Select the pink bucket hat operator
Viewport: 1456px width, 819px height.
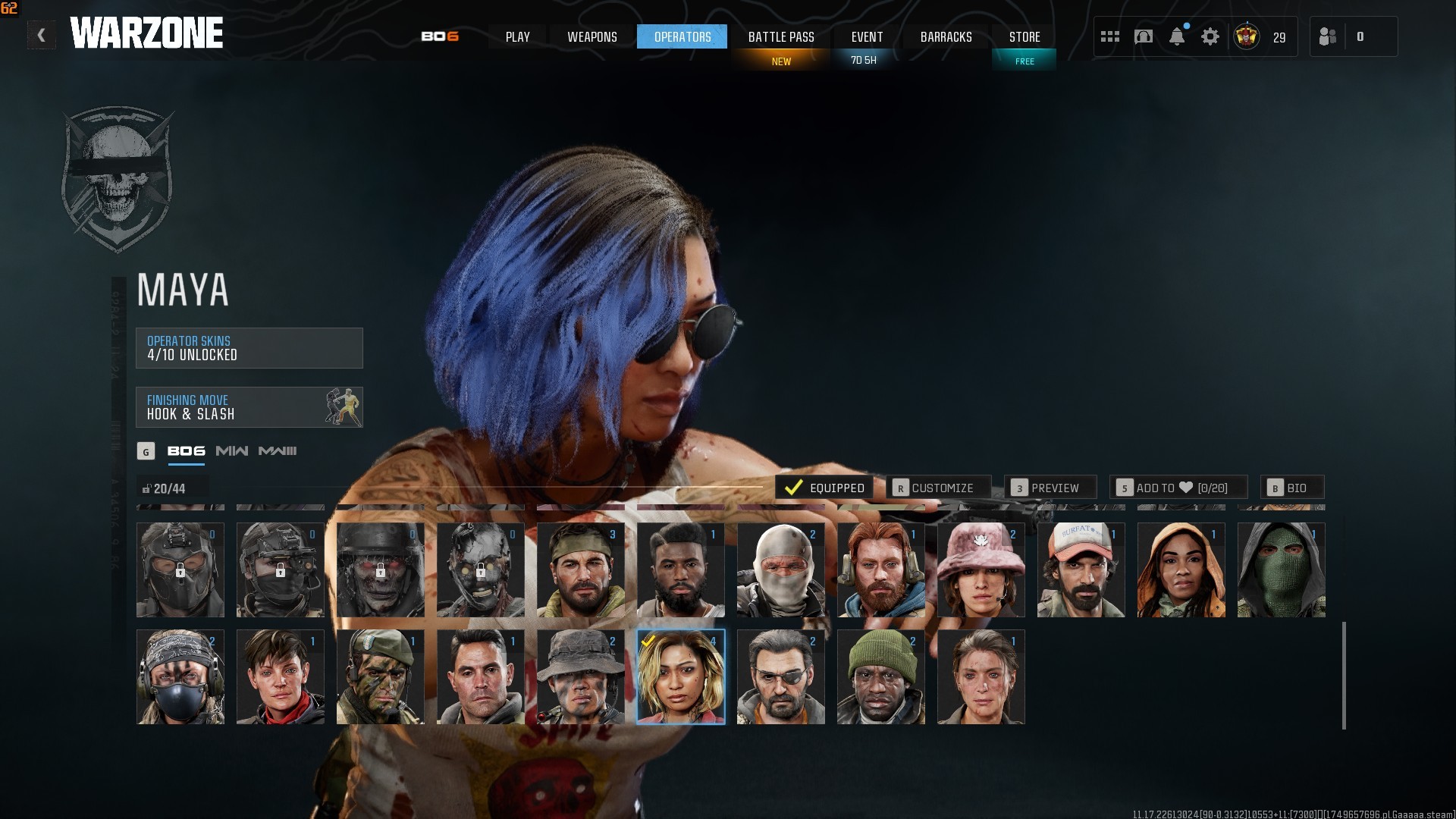(981, 570)
